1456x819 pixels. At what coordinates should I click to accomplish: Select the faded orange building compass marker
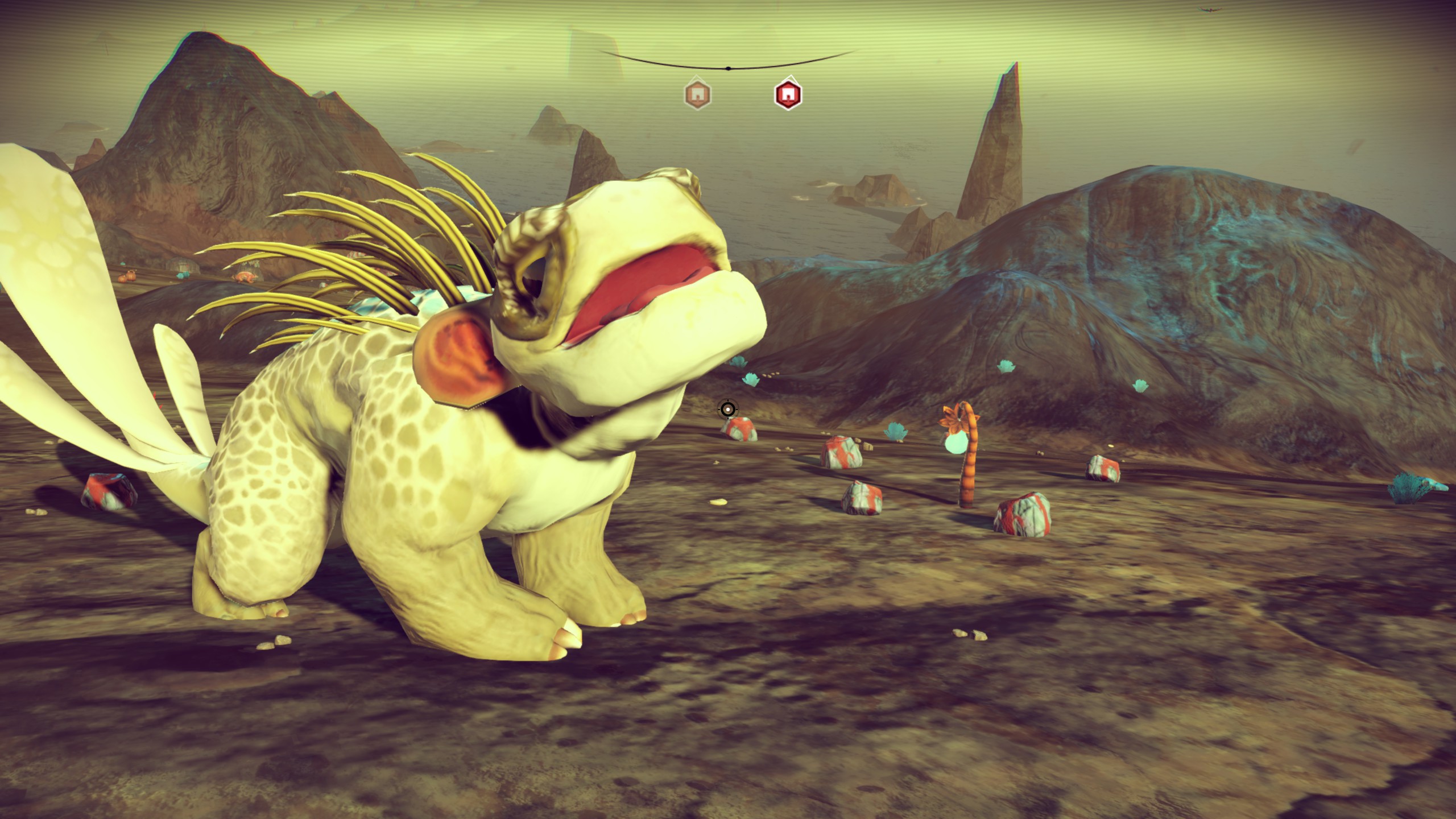[x=697, y=94]
